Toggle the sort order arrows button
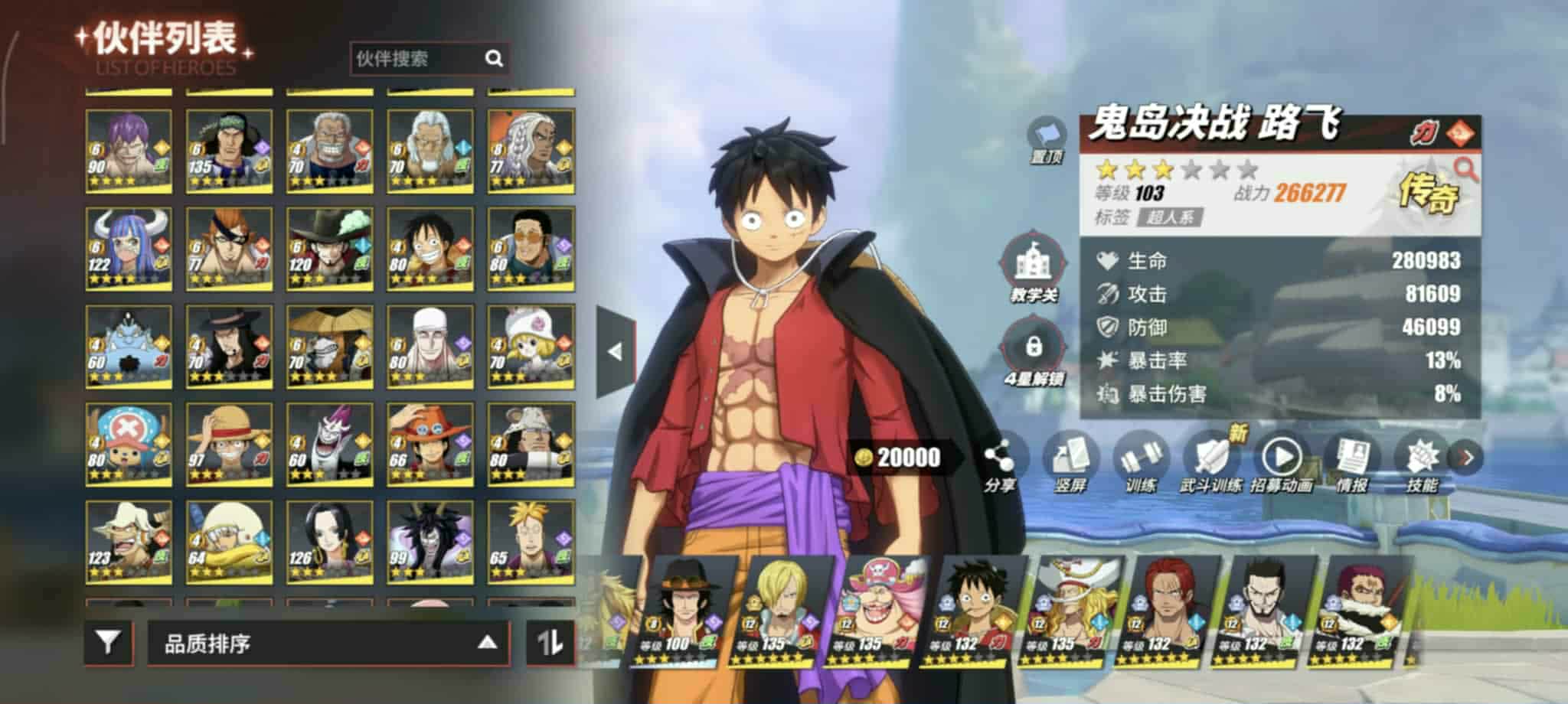 click(550, 643)
